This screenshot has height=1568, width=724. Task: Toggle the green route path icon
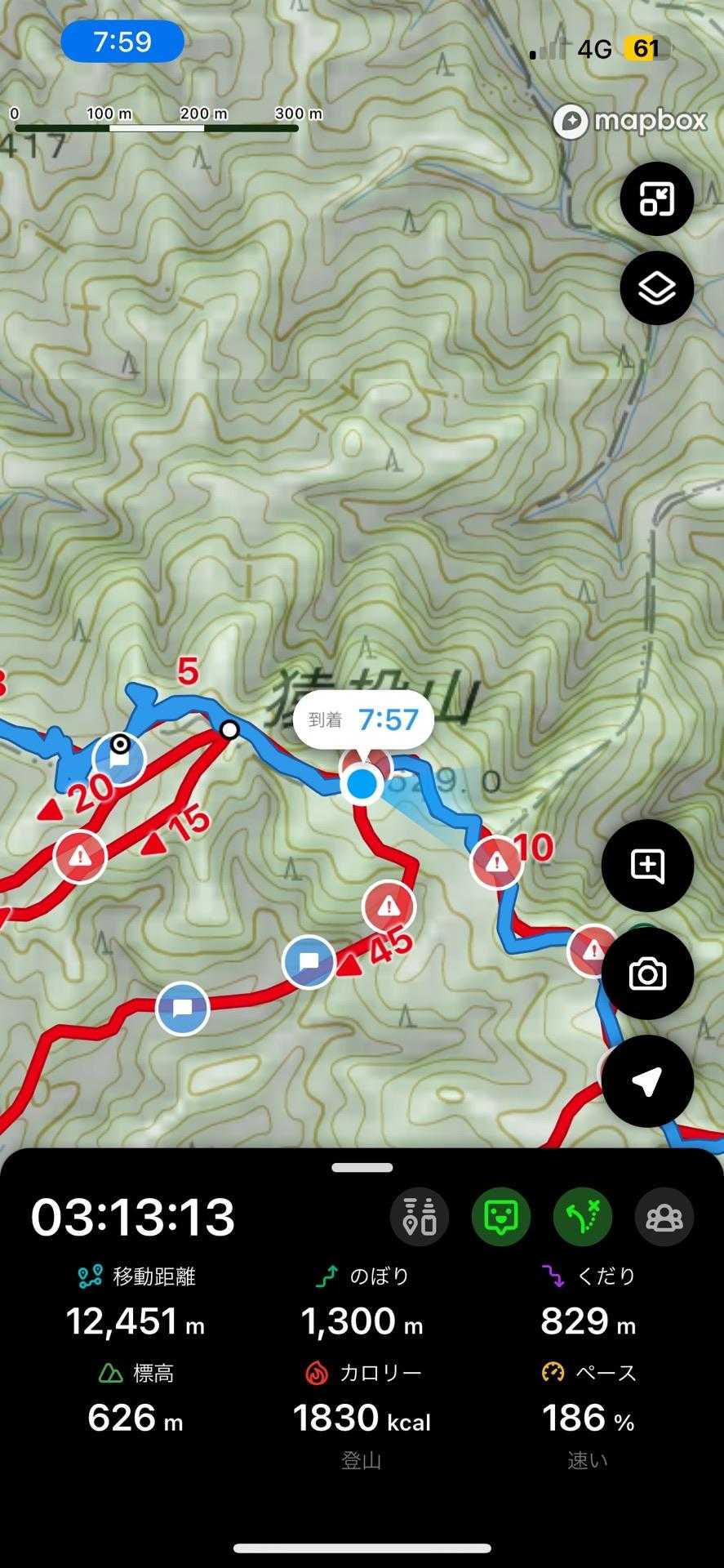pos(583,1217)
